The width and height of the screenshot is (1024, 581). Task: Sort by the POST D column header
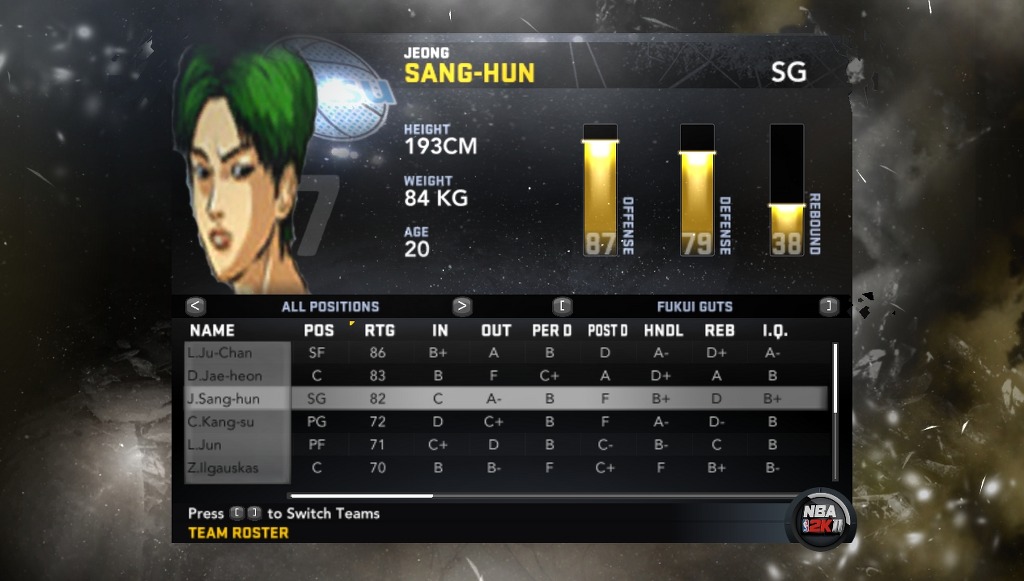coord(608,330)
